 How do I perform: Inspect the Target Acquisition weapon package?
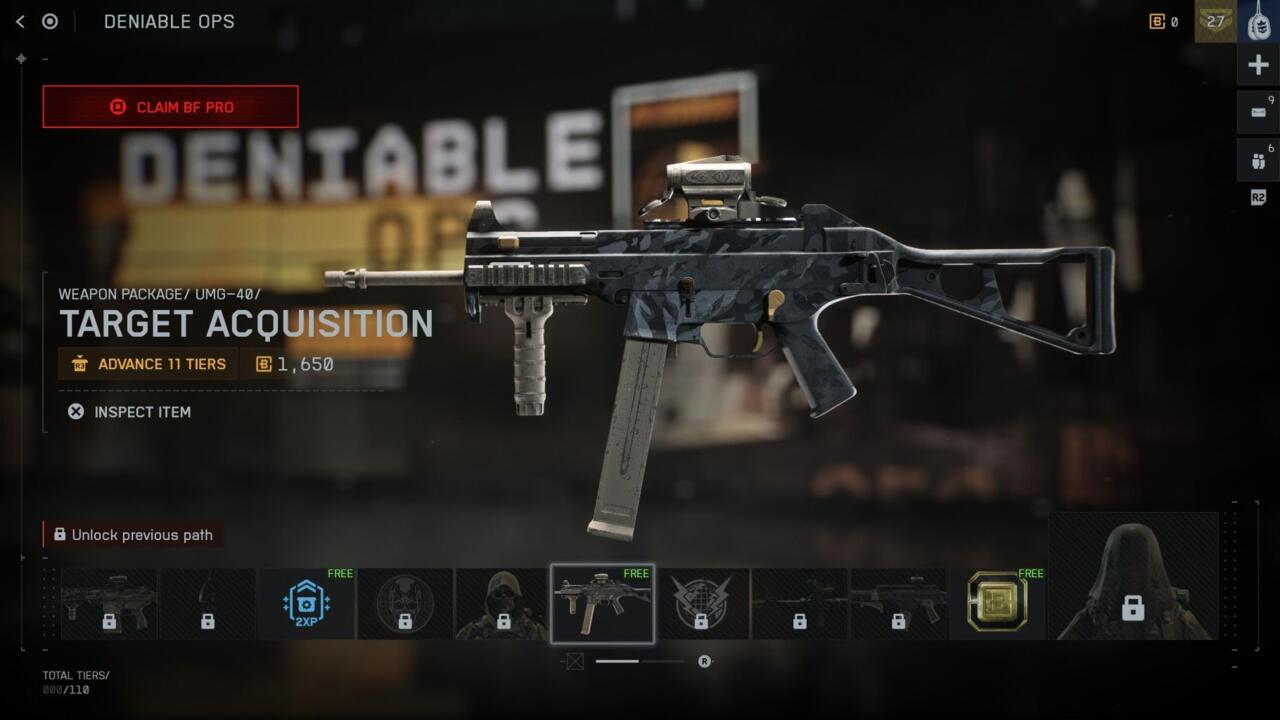point(129,412)
